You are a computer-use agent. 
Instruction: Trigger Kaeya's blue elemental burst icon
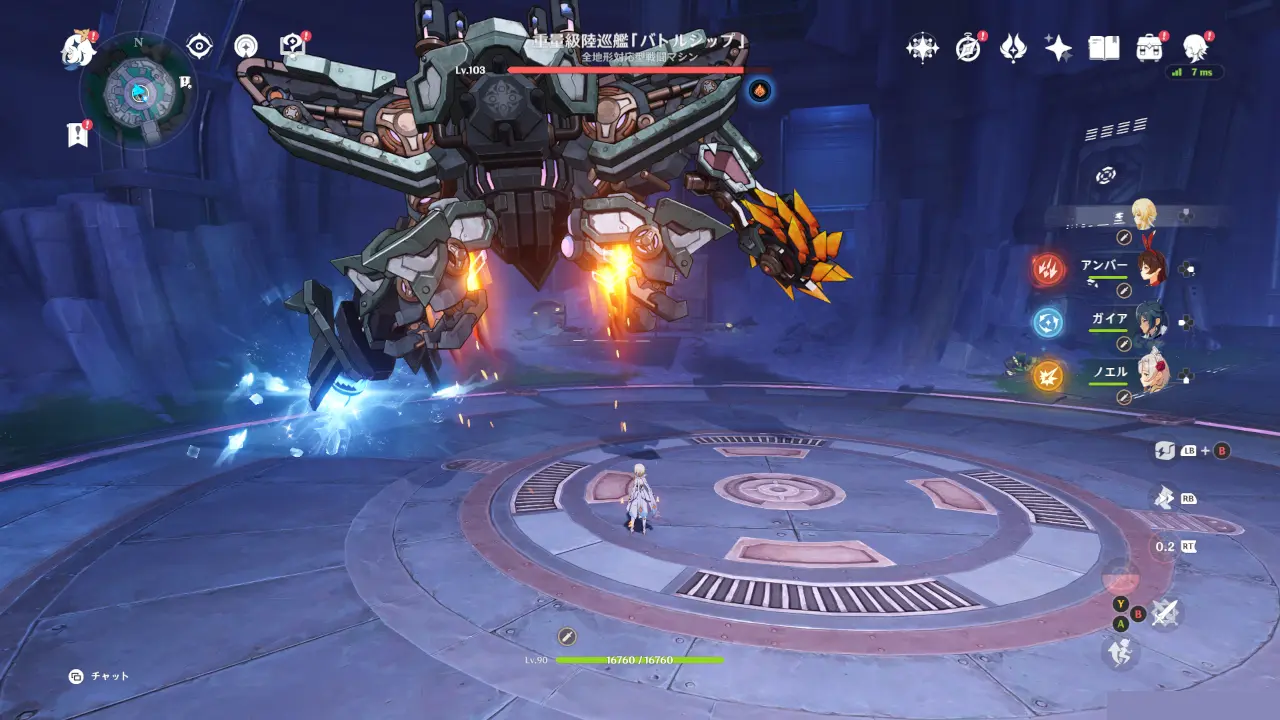point(1049,322)
